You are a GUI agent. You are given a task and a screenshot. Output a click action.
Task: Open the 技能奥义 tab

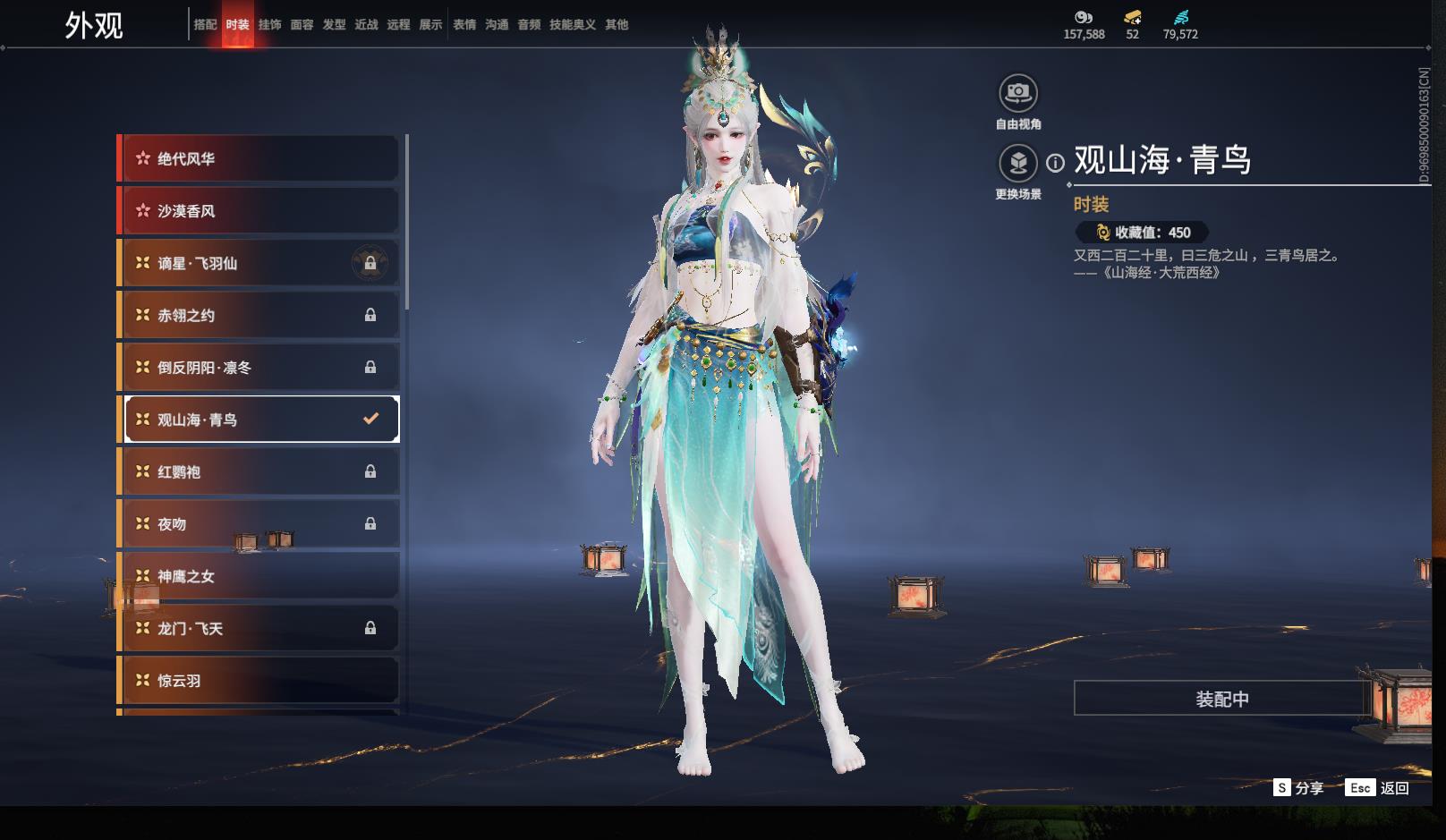572,25
